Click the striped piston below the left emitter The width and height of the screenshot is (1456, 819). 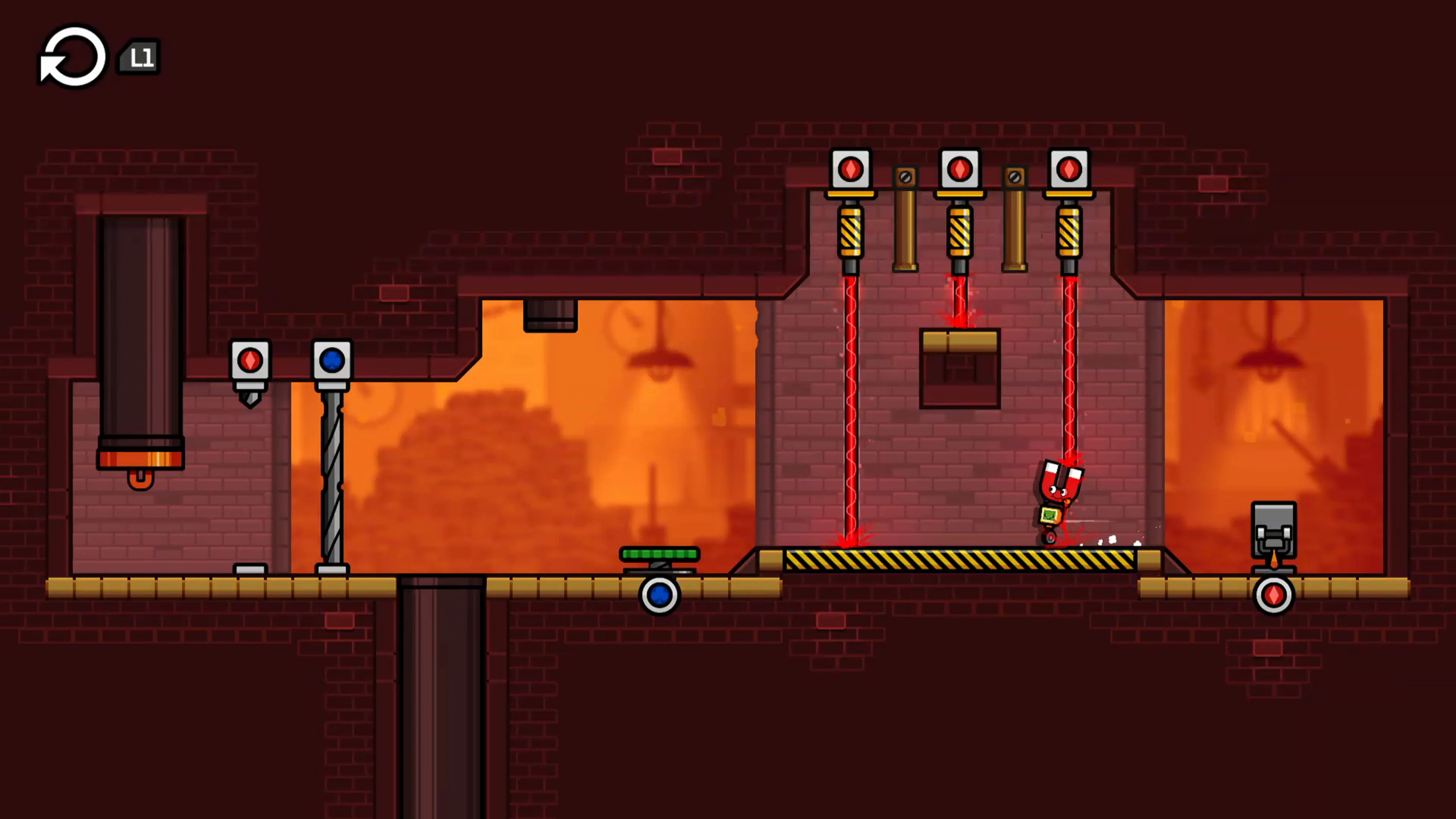pos(850,232)
